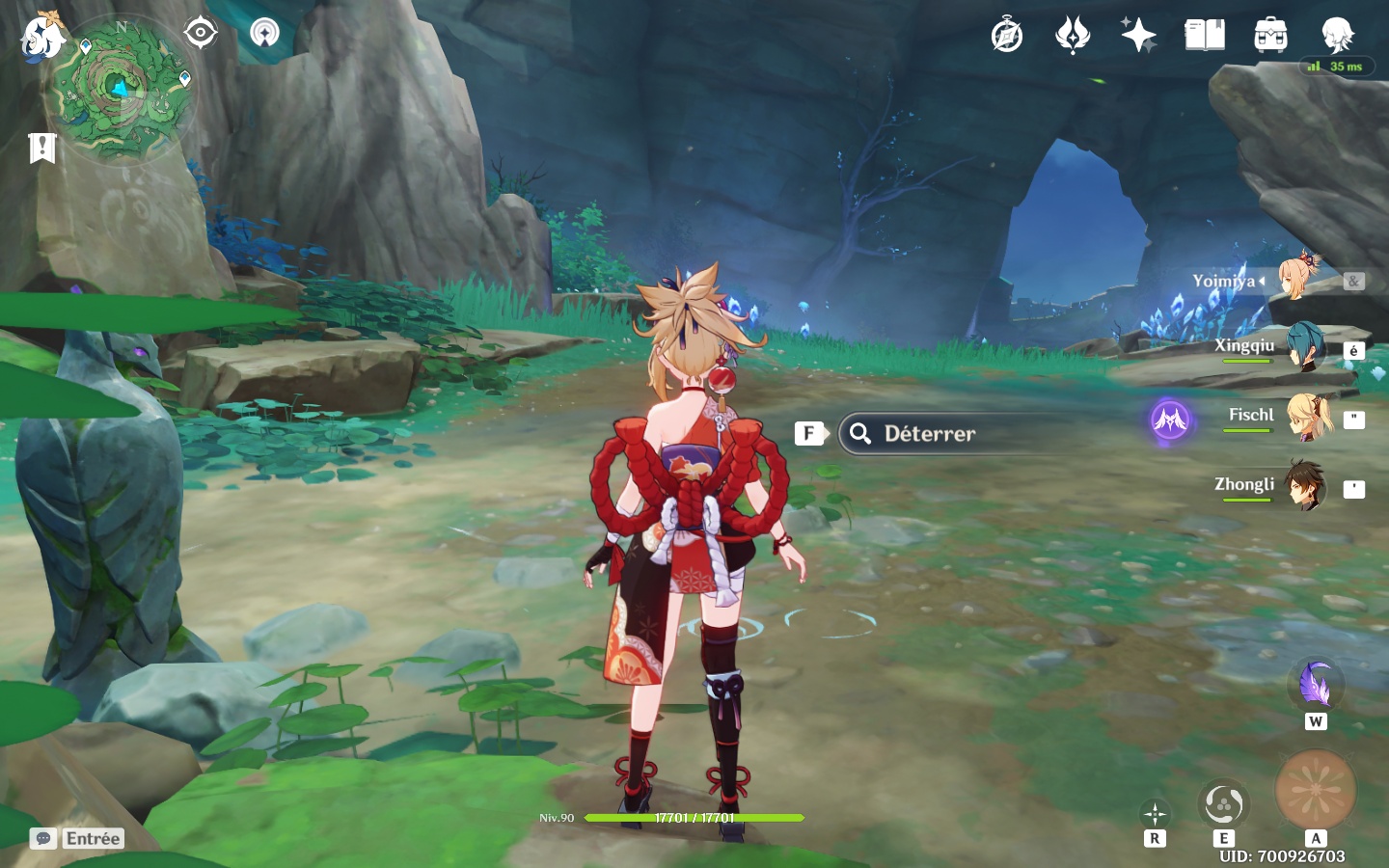Screen dimensions: 1389x868
Task: Click the target-shaped icon beside the minimap
Action: [x=201, y=33]
